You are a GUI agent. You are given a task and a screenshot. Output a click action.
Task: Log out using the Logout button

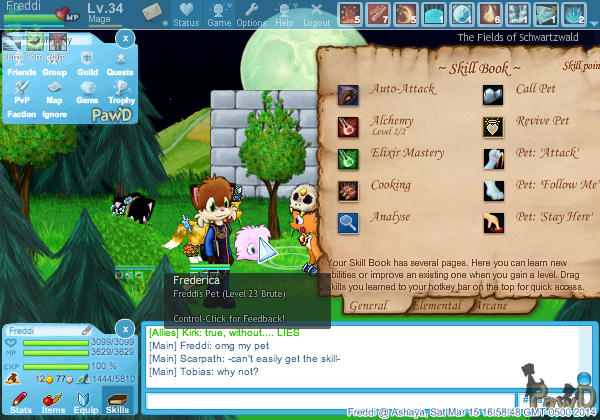point(316,14)
